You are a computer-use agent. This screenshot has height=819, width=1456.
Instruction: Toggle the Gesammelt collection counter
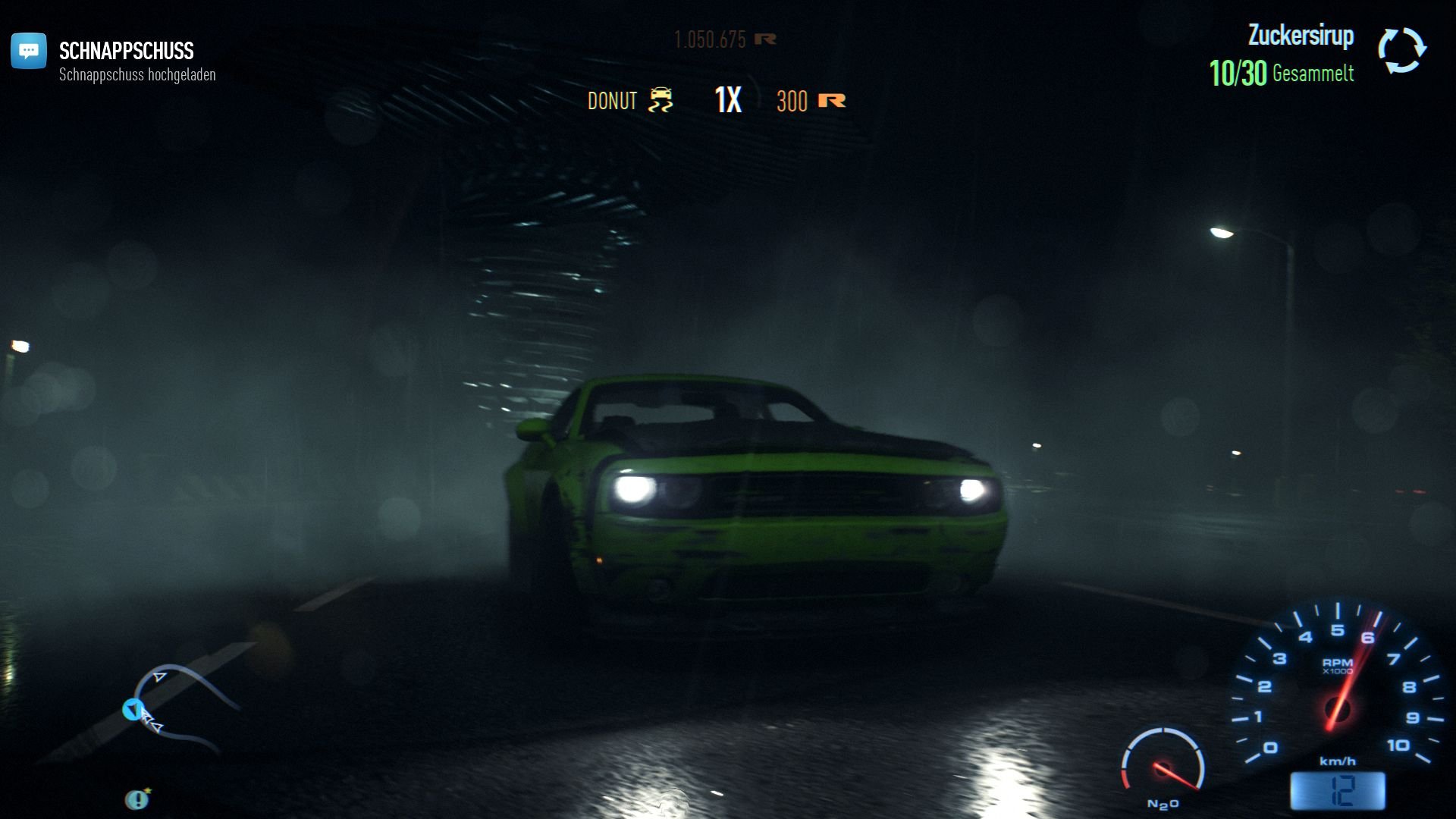coord(1313,74)
